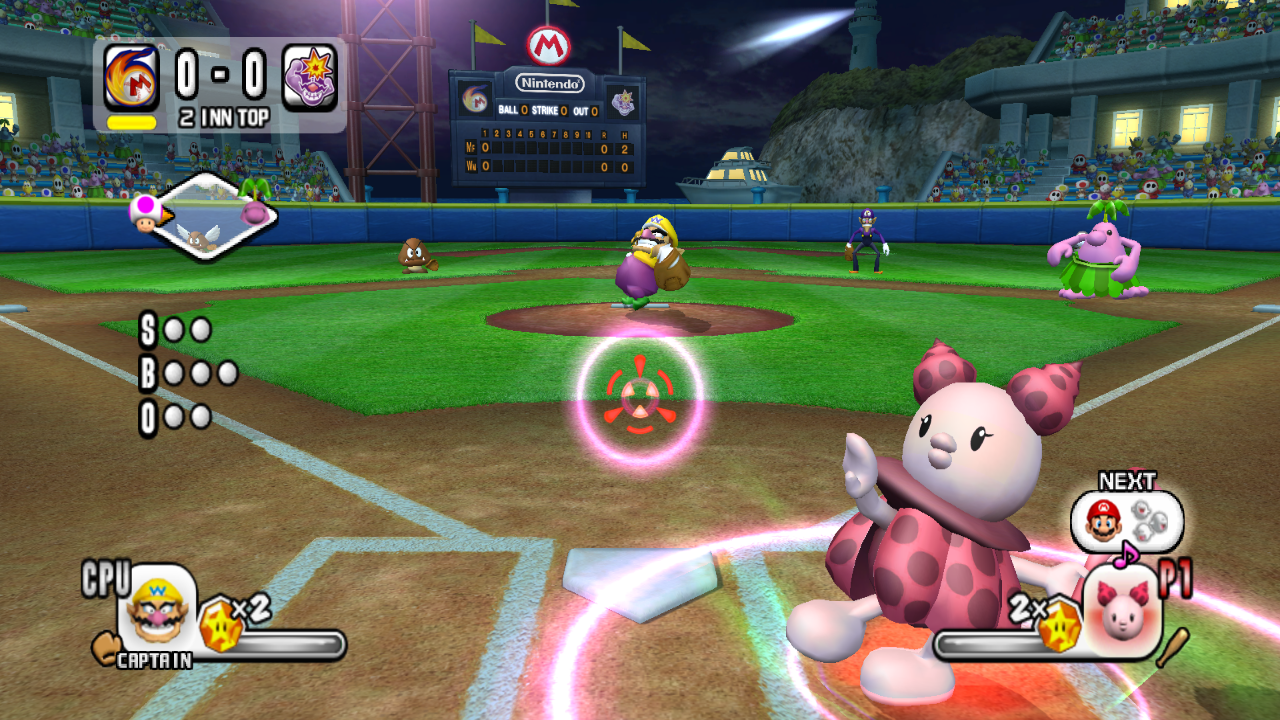Image resolution: width=1280 pixels, height=720 pixels.
Task: Select Wario's CPU captain portrait
Action: pos(157,605)
